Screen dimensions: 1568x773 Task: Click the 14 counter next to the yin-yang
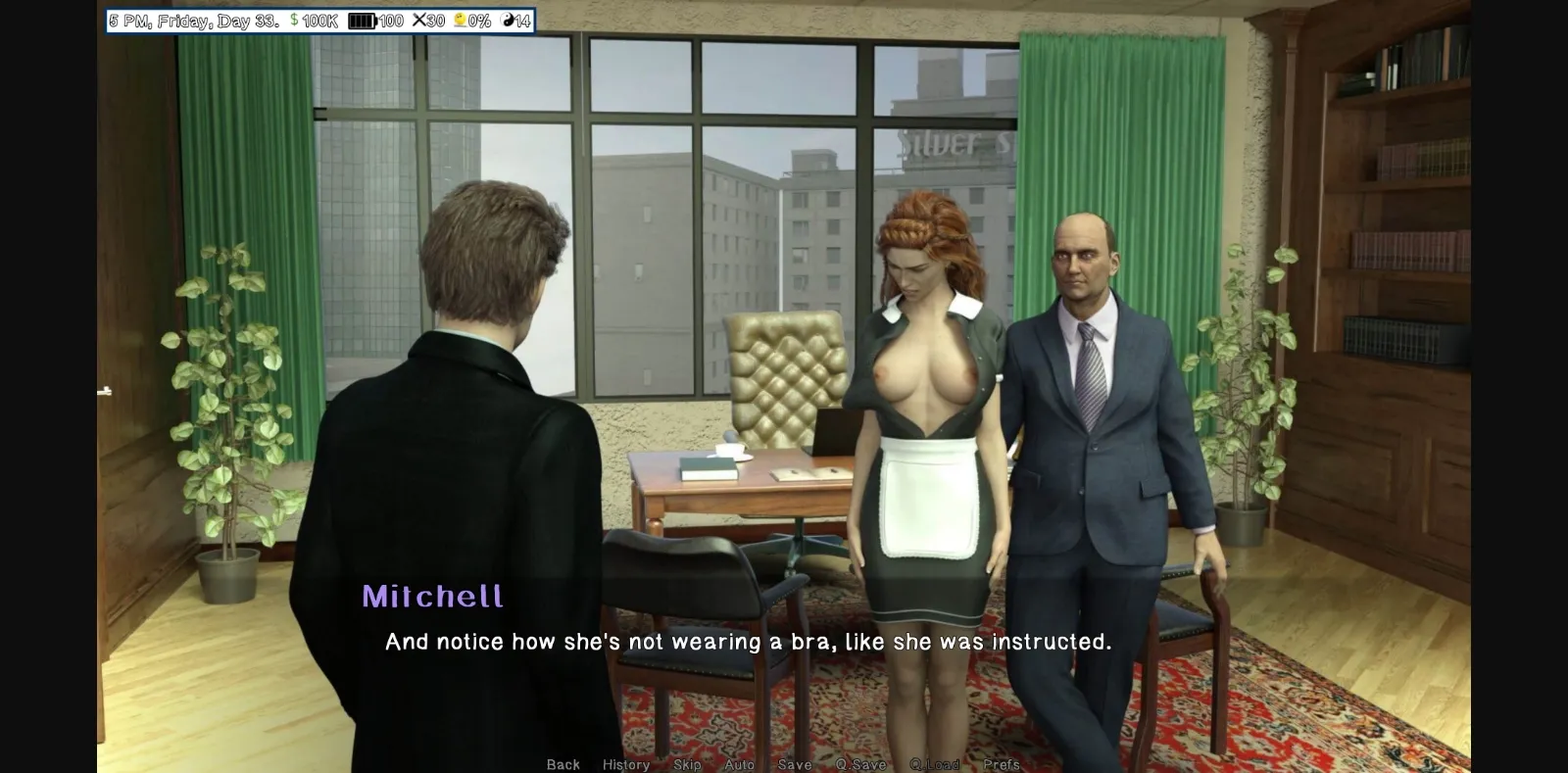(x=524, y=18)
